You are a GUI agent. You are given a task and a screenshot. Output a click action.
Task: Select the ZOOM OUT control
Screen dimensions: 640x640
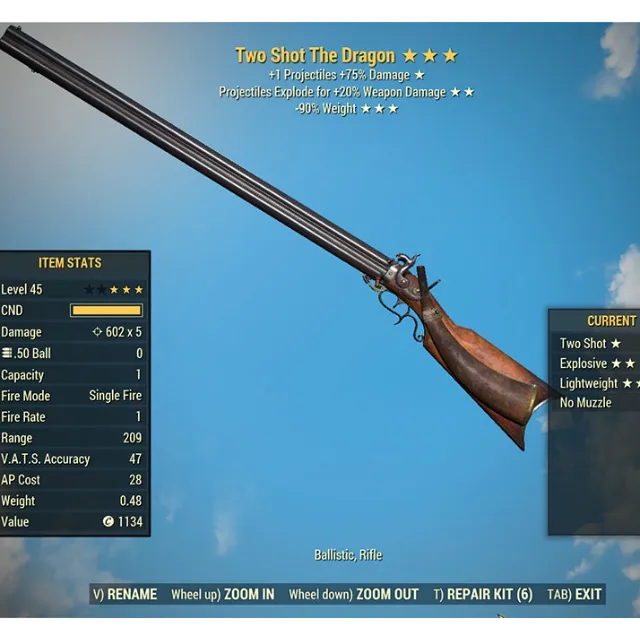pyautogui.click(x=354, y=594)
